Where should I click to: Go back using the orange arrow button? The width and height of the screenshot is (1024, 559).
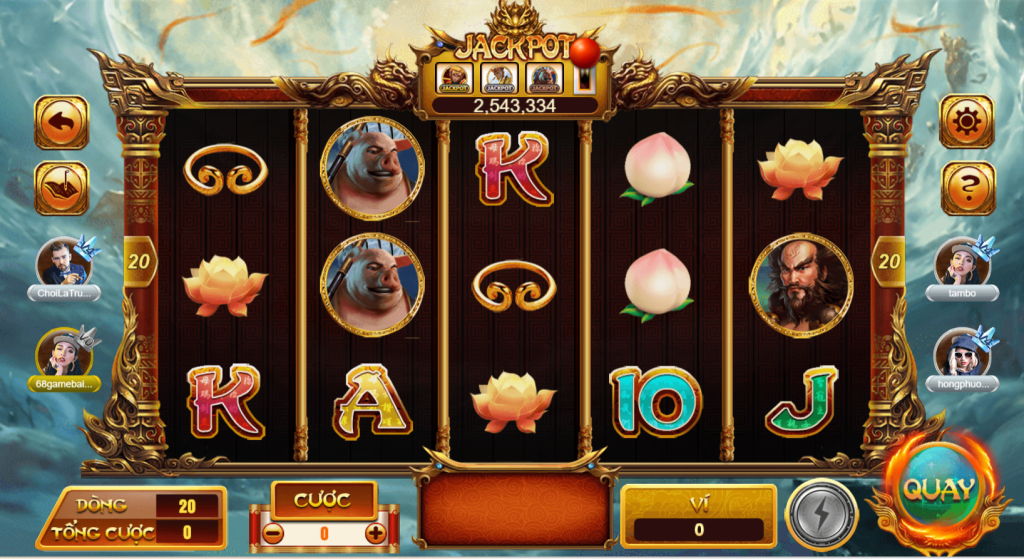(61, 122)
